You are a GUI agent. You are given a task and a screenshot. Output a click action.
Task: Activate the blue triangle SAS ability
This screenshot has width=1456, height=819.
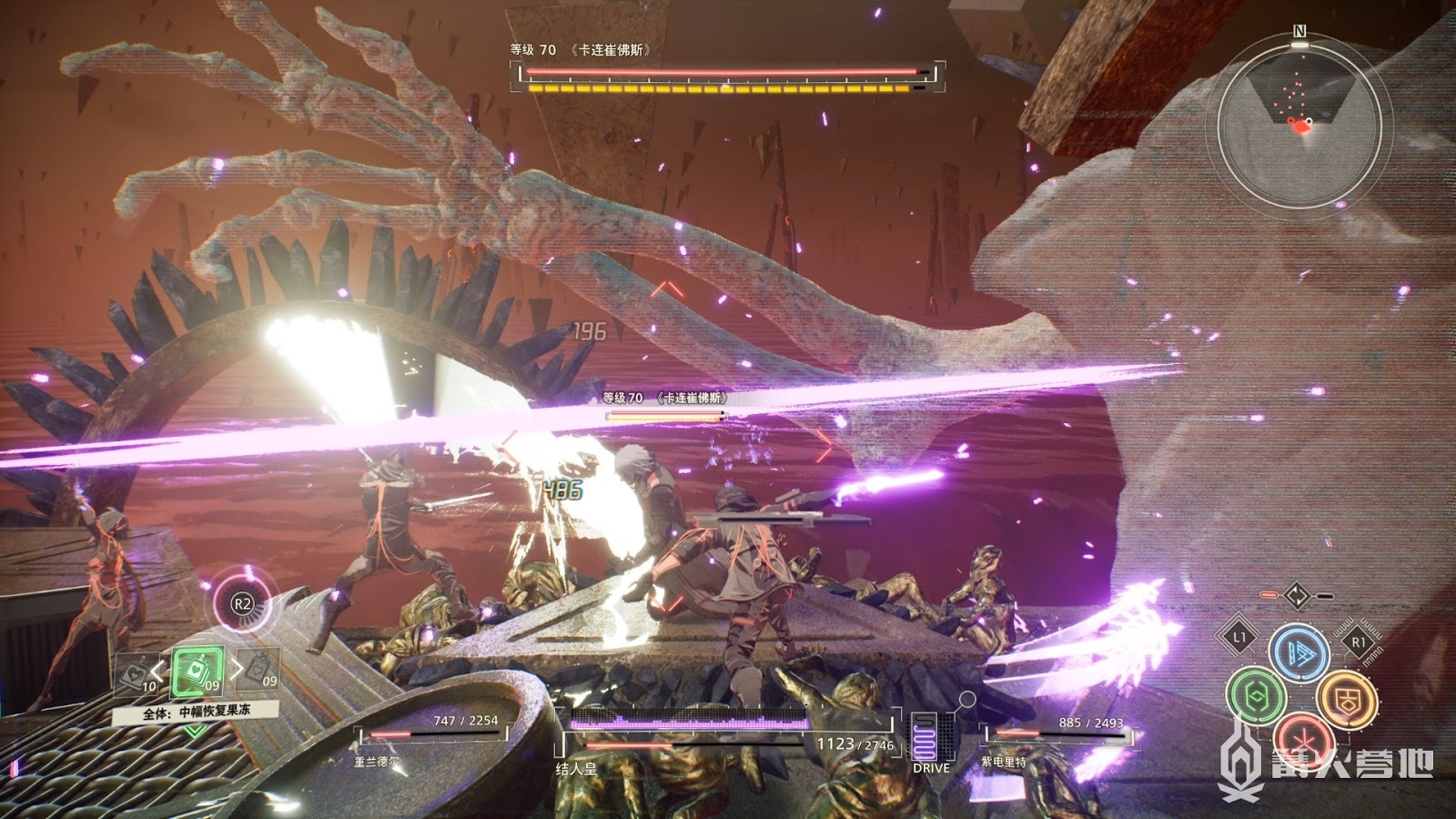pyautogui.click(x=1299, y=652)
